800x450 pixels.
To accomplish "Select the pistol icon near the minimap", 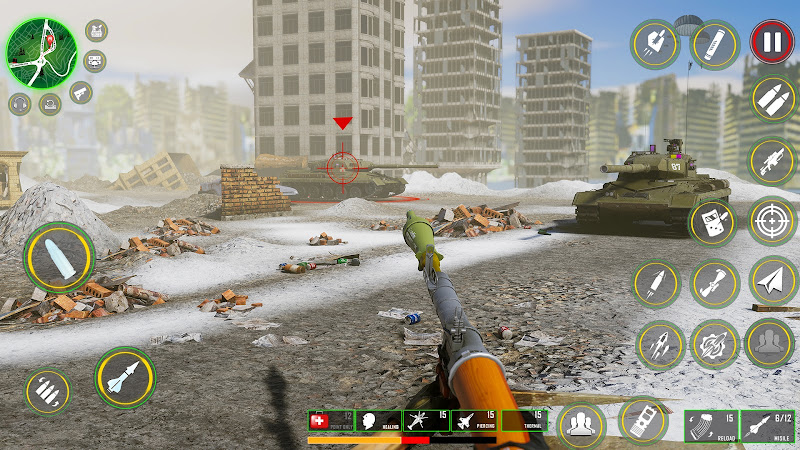I will [80, 93].
